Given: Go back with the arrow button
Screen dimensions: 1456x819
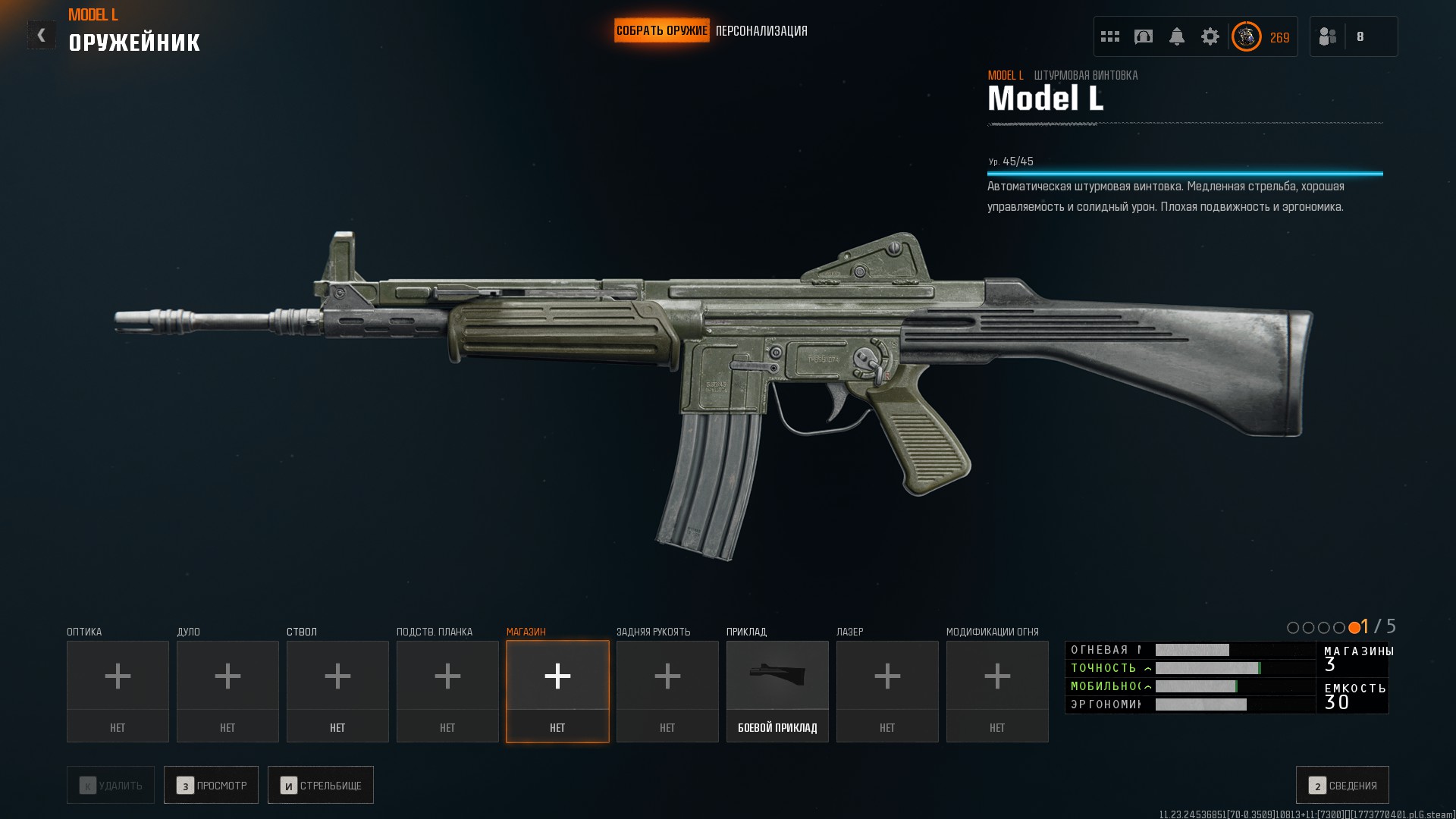Looking at the screenshot, I should 41,35.
